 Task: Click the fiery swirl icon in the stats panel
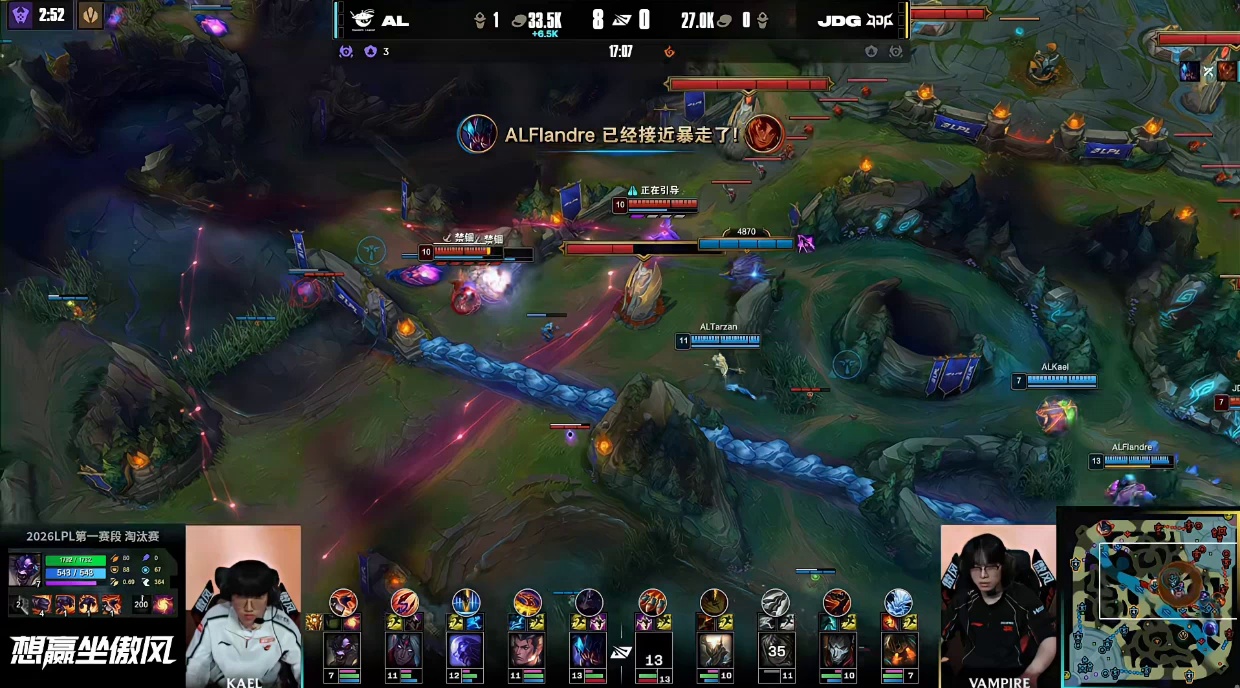click(163, 604)
